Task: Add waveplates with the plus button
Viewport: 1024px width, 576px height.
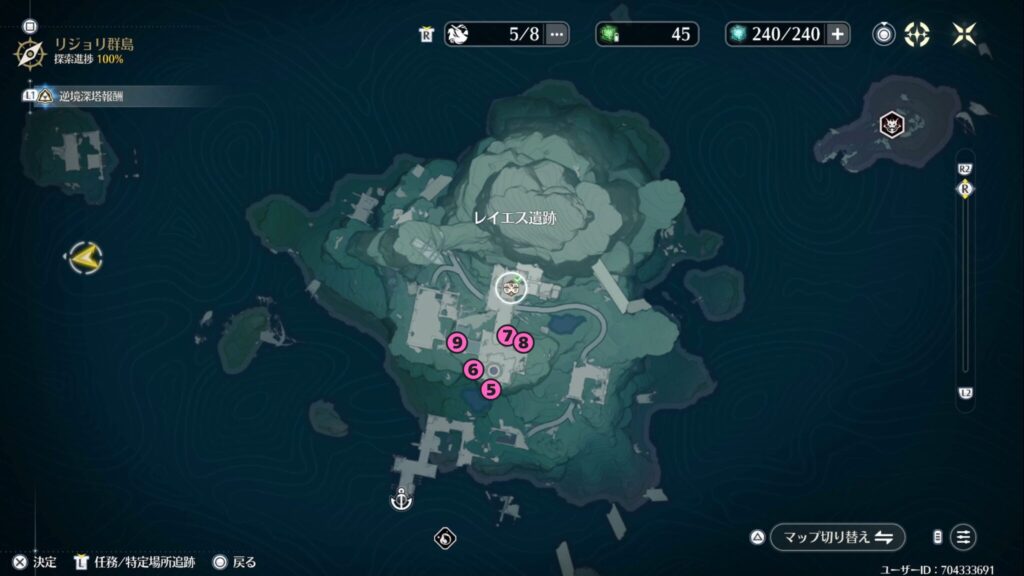Action: click(x=837, y=34)
